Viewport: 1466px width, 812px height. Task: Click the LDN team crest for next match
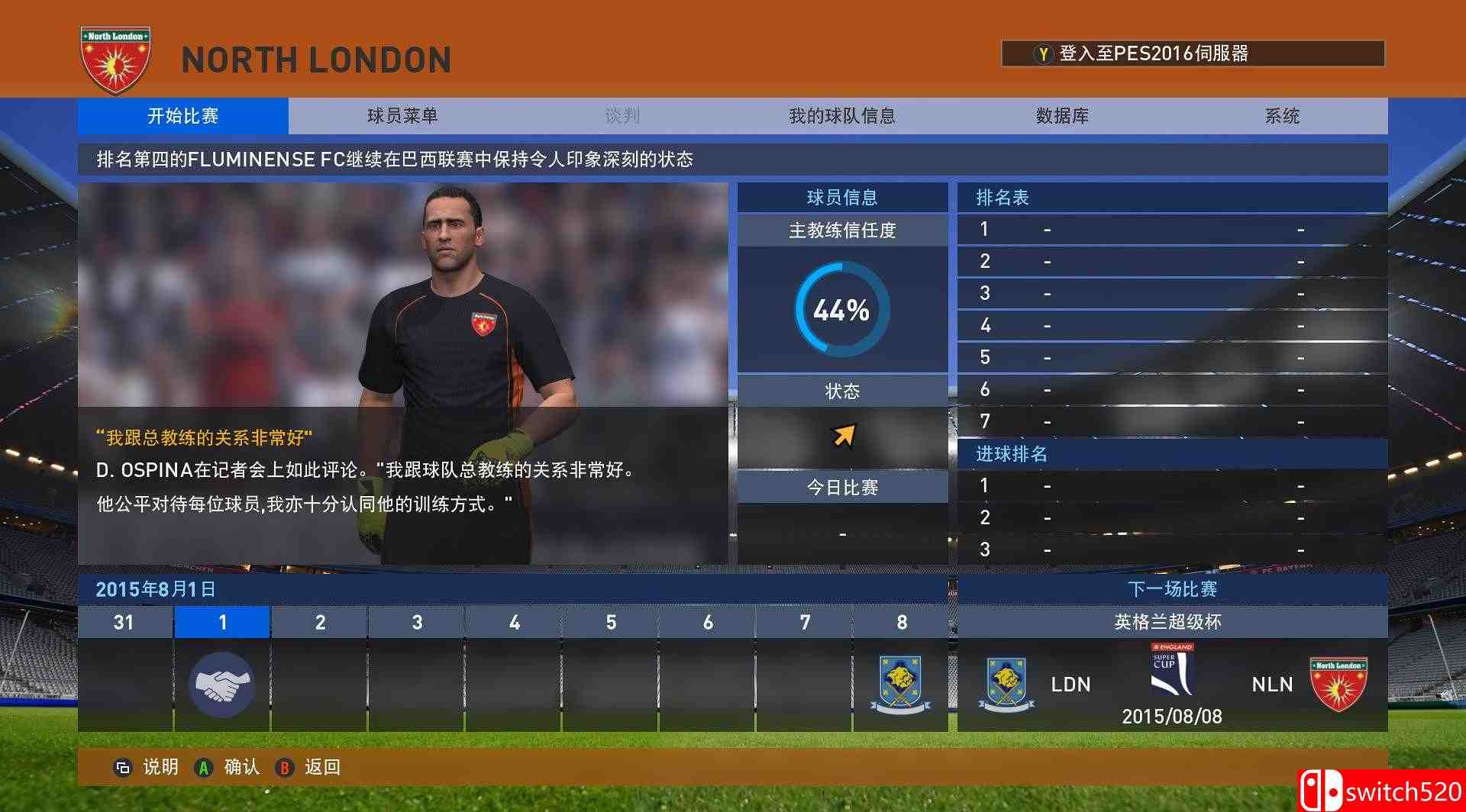coord(1006,681)
